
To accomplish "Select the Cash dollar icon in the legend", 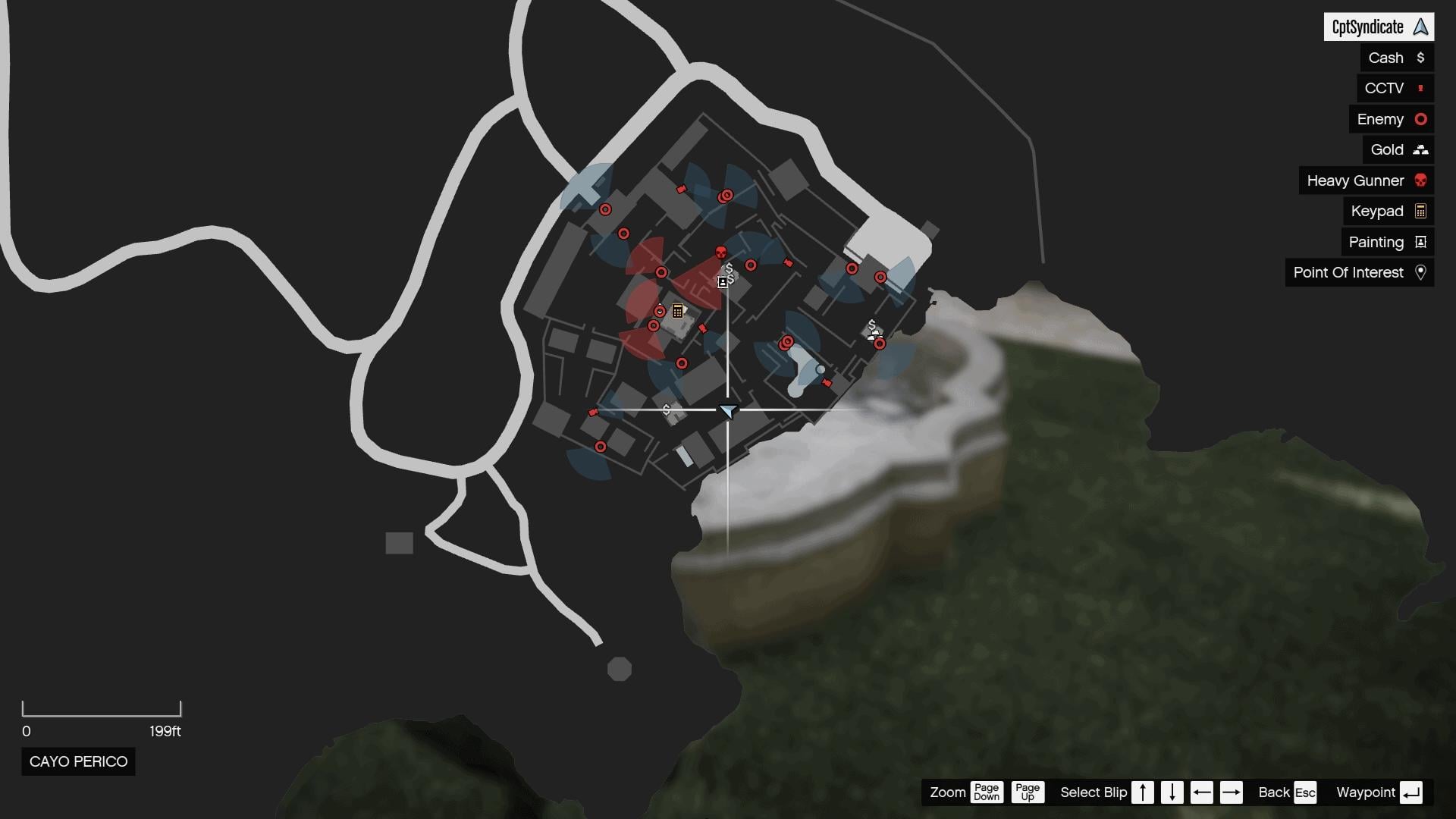I will point(1422,57).
